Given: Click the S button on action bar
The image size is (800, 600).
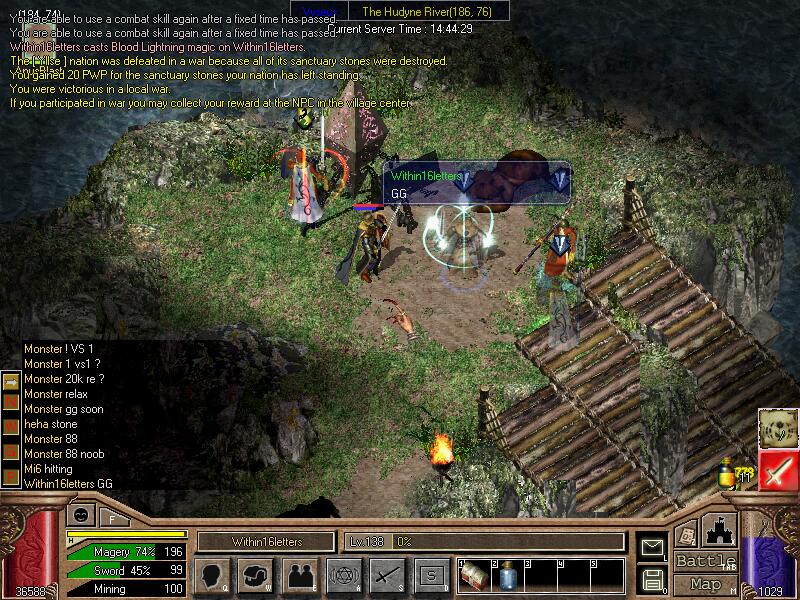Looking at the screenshot, I should coord(431,575).
